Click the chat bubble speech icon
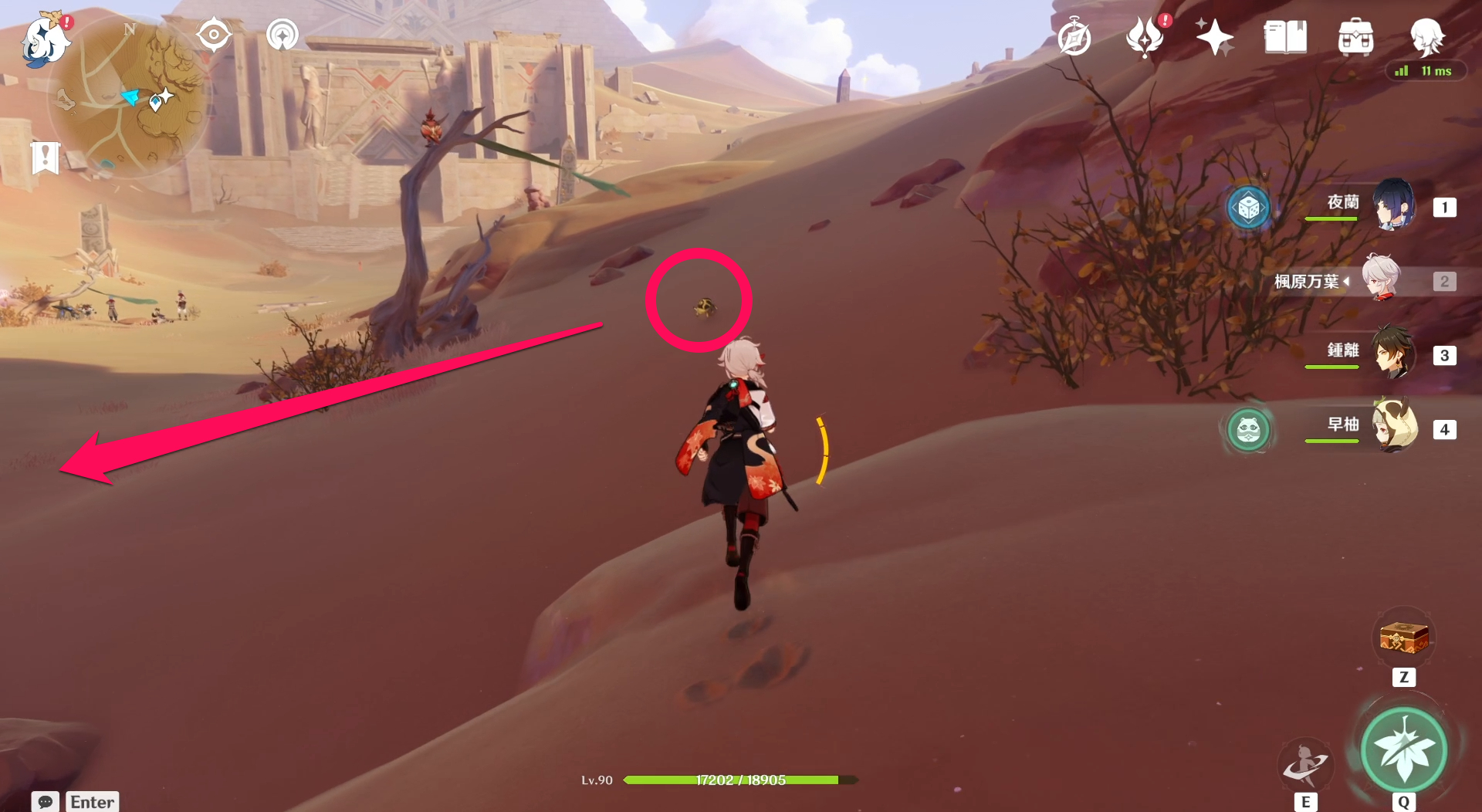 (46, 802)
